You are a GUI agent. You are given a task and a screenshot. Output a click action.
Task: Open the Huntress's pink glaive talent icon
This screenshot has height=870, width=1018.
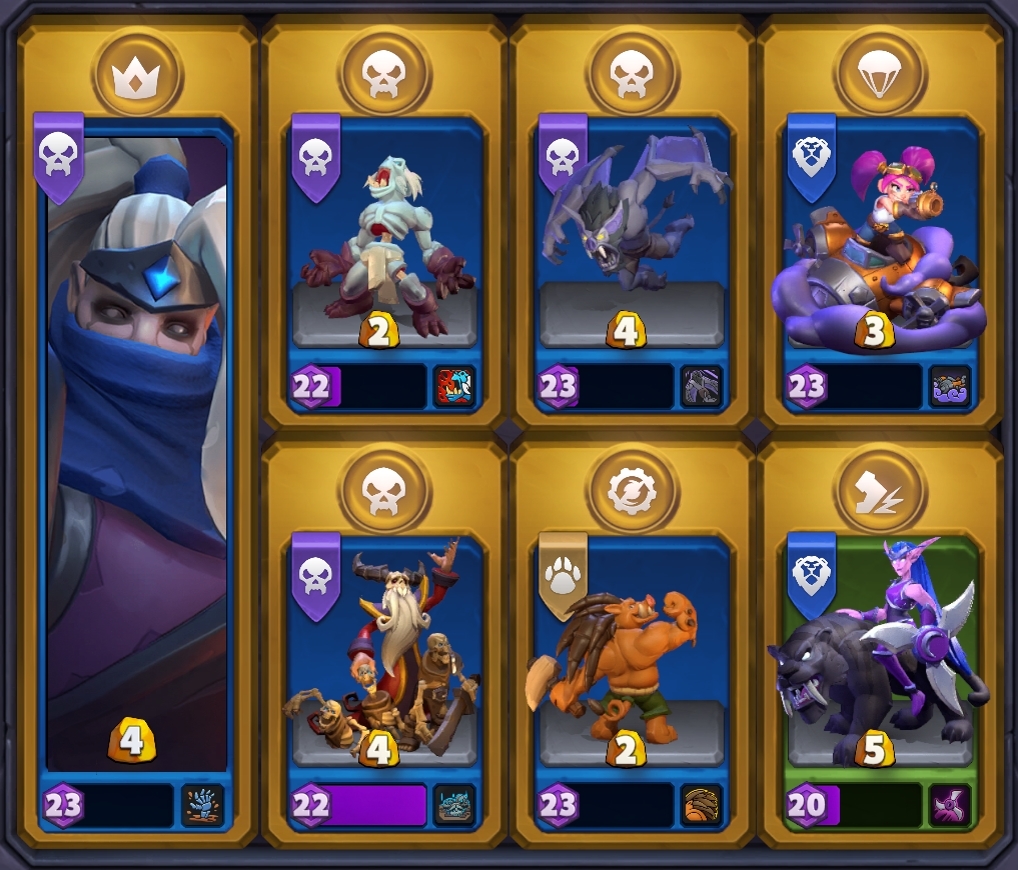950,805
